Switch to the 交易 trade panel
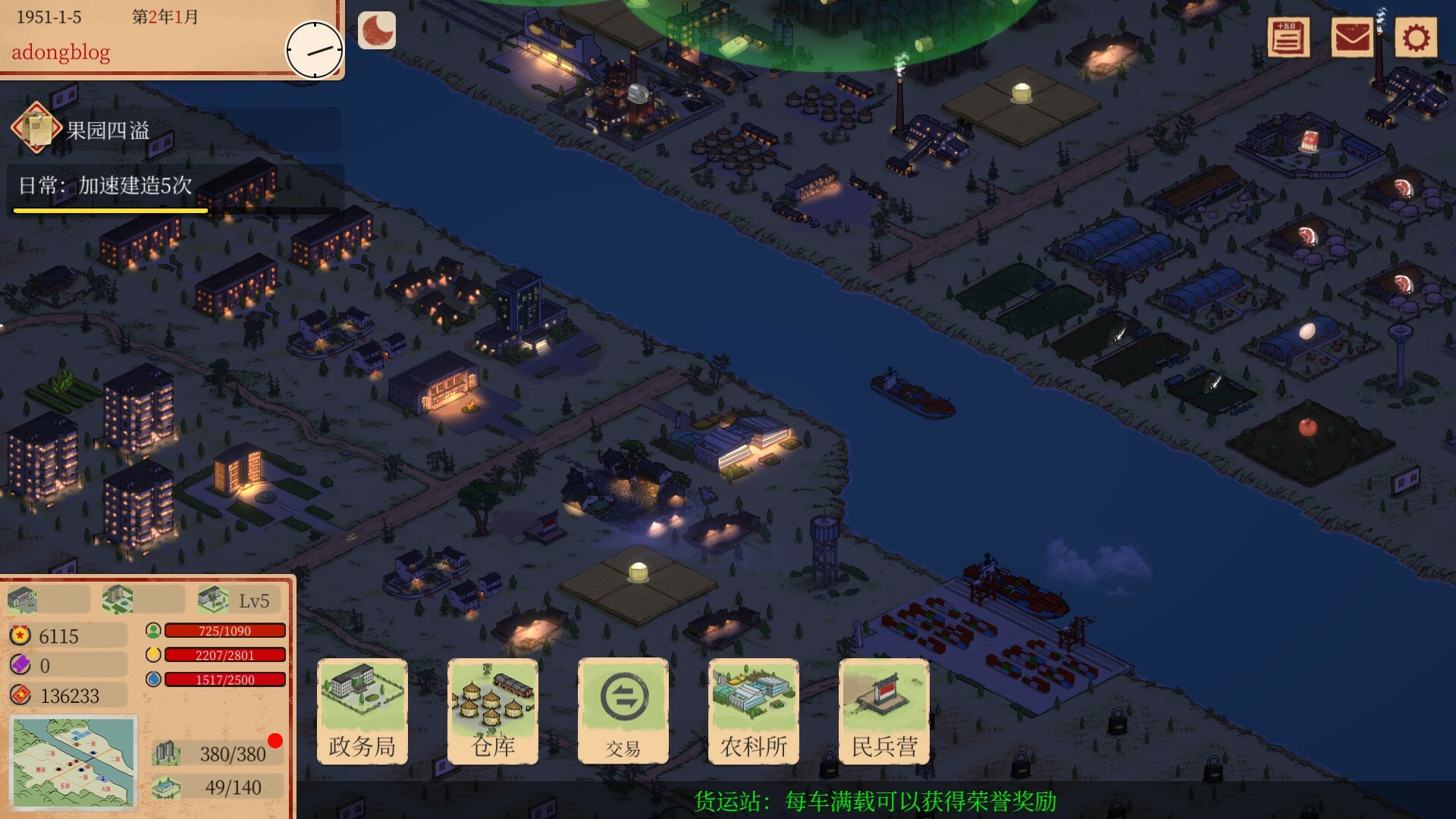The width and height of the screenshot is (1456, 819). pos(623,711)
